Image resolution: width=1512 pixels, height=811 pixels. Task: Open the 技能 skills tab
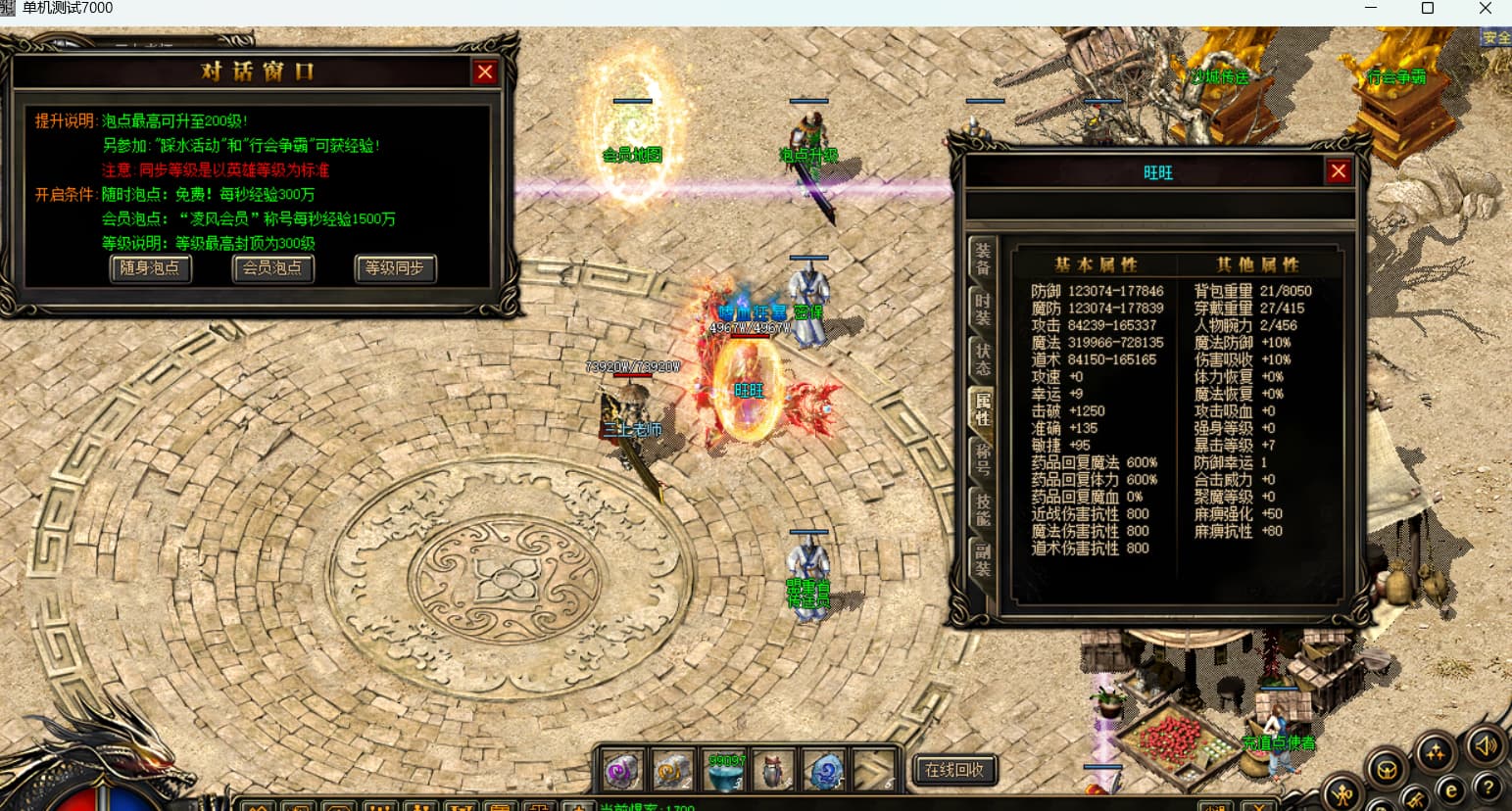click(x=982, y=509)
